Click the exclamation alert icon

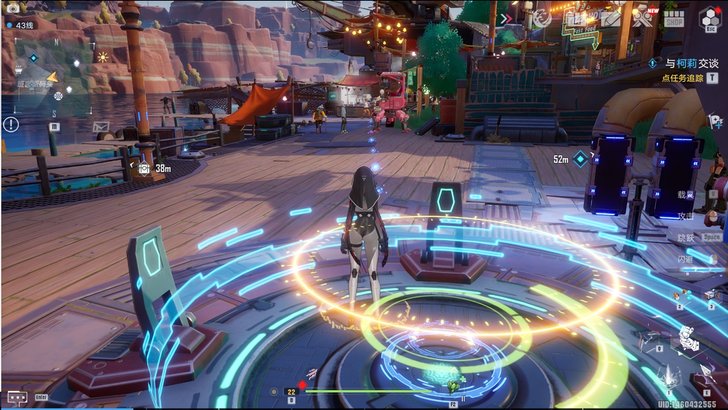click(11, 124)
